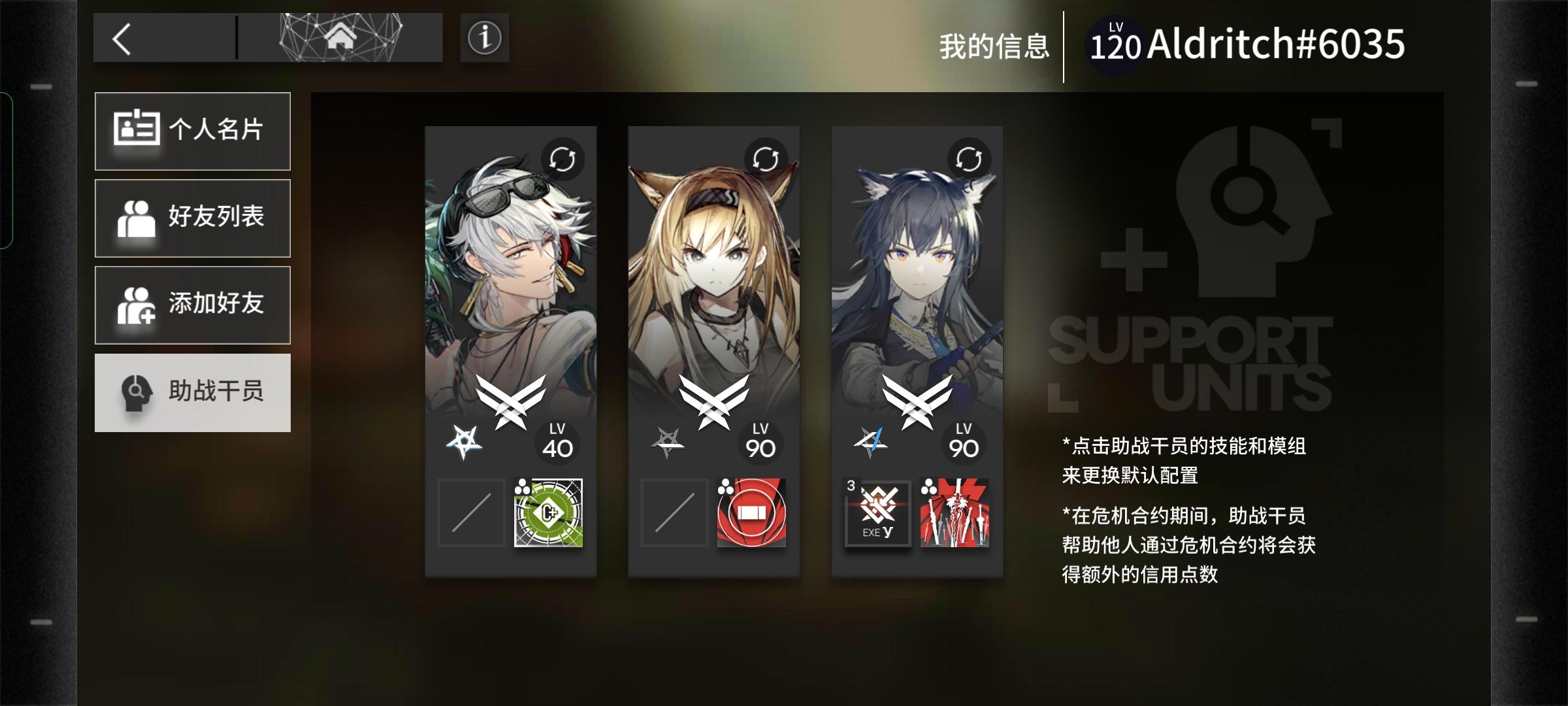
Task: Switch to the 好友列表 tab
Action: (x=192, y=218)
